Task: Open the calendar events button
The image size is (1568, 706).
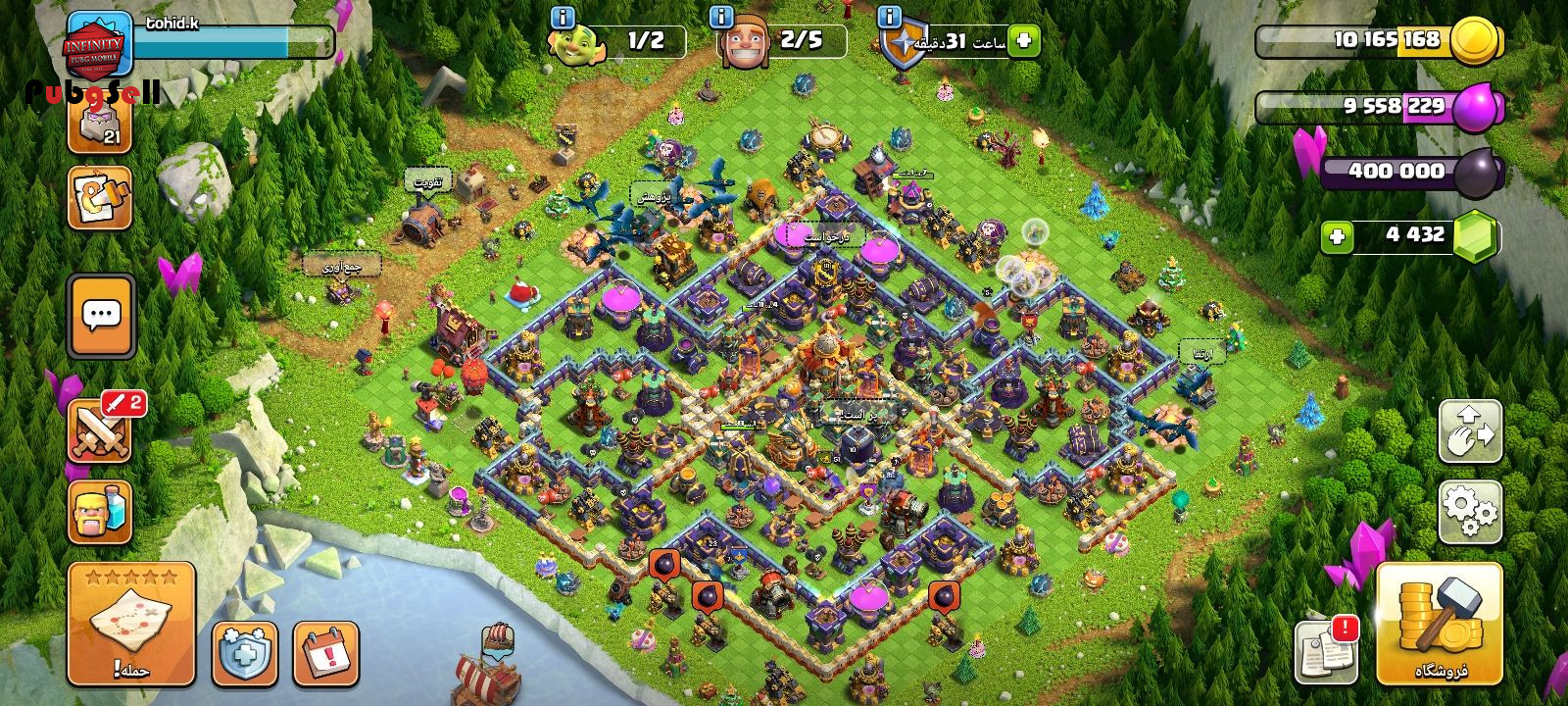Action: point(325,653)
